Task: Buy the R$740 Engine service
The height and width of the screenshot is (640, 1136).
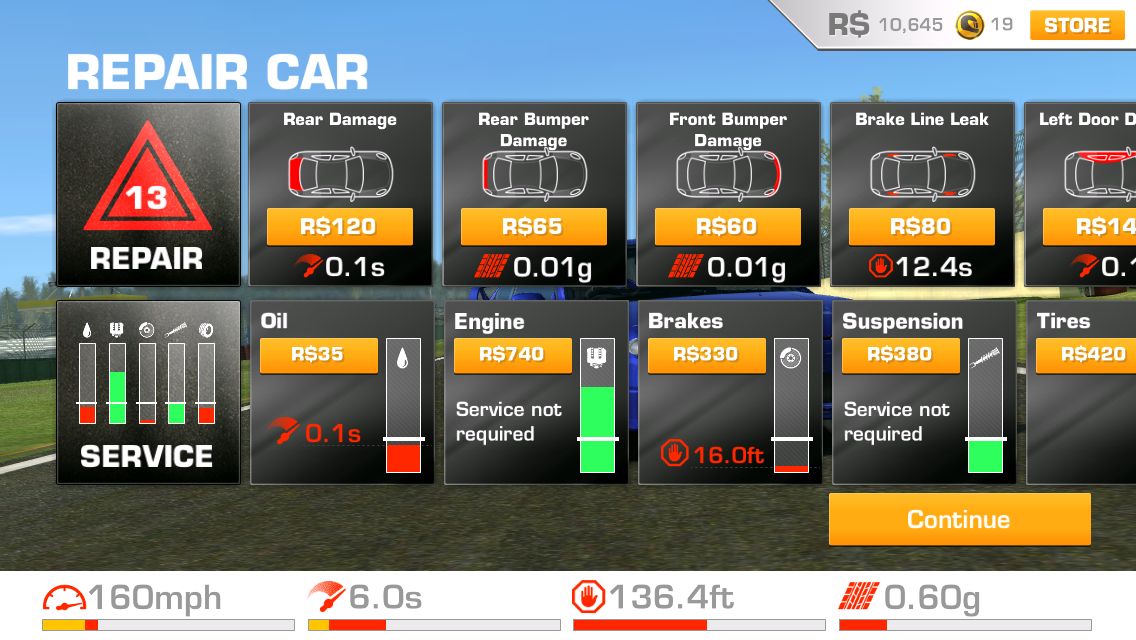Action: [512, 355]
